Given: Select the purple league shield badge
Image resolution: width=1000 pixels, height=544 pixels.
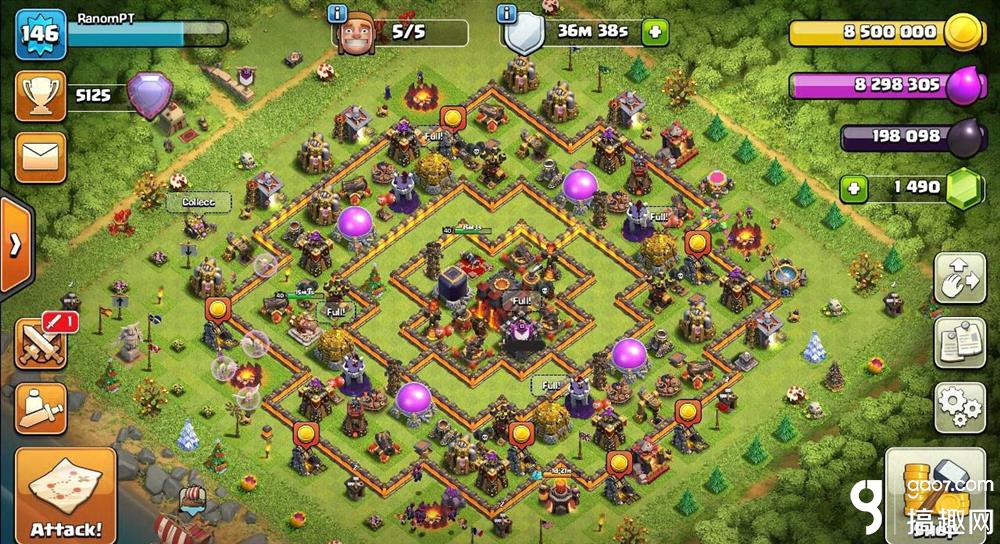Looking at the screenshot, I should 149,97.
